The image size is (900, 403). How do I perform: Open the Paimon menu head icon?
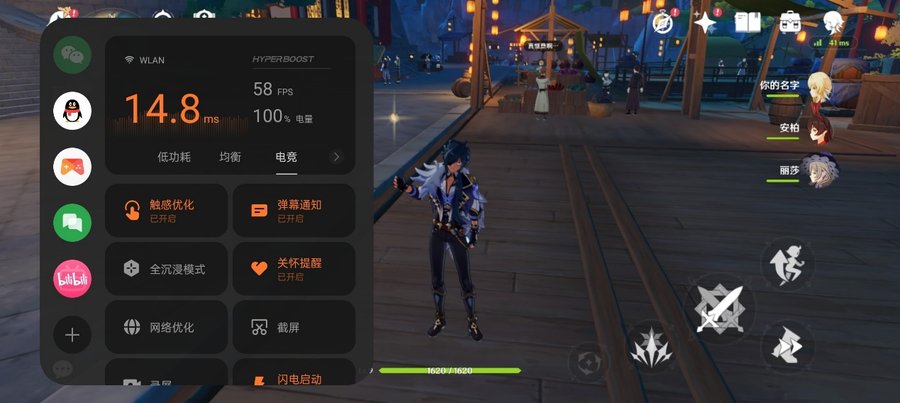pyautogui.click(x=833, y=22)
